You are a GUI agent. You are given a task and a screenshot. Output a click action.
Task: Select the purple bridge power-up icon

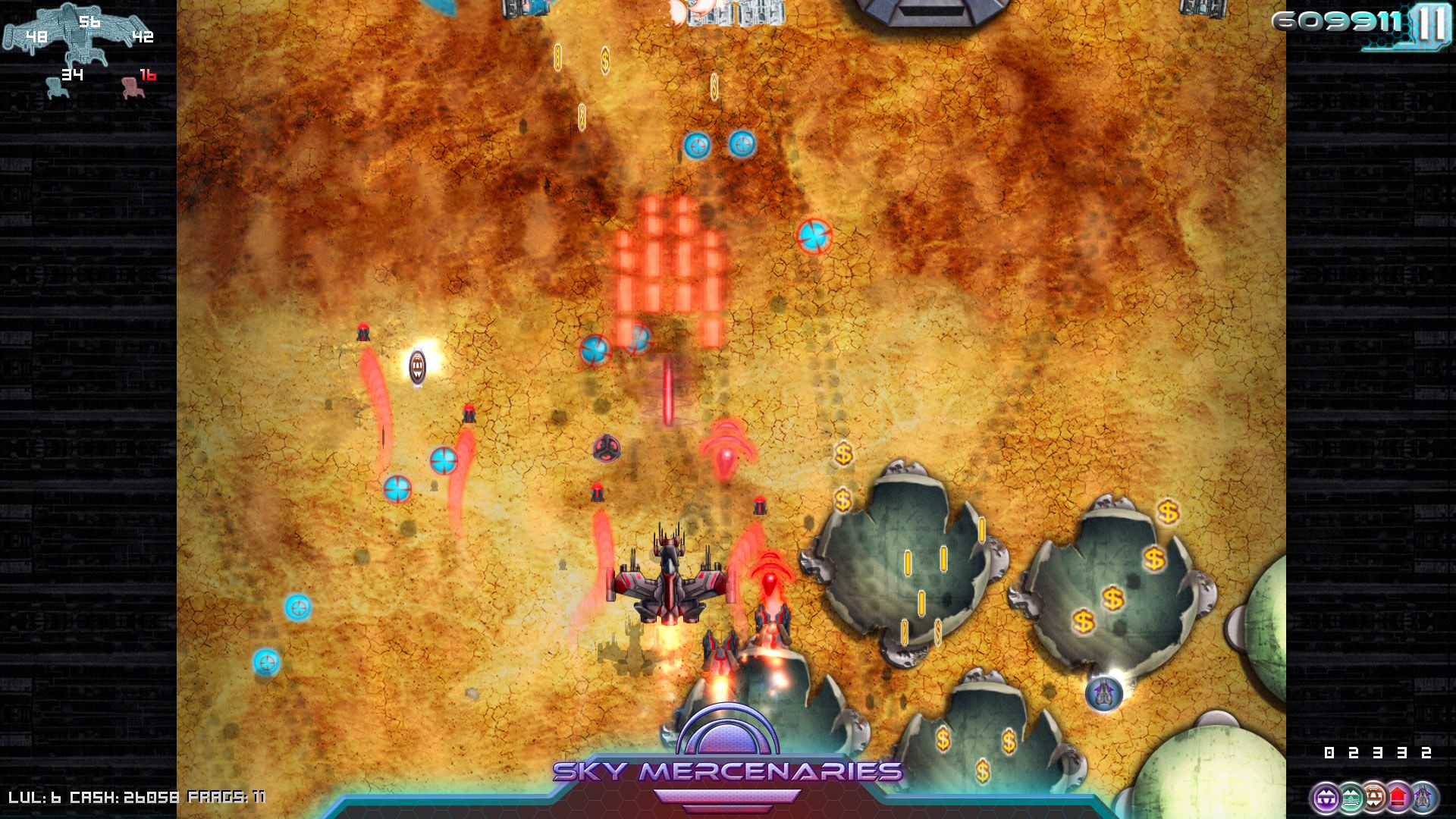pyautogui.click(x=1326, y=796)
